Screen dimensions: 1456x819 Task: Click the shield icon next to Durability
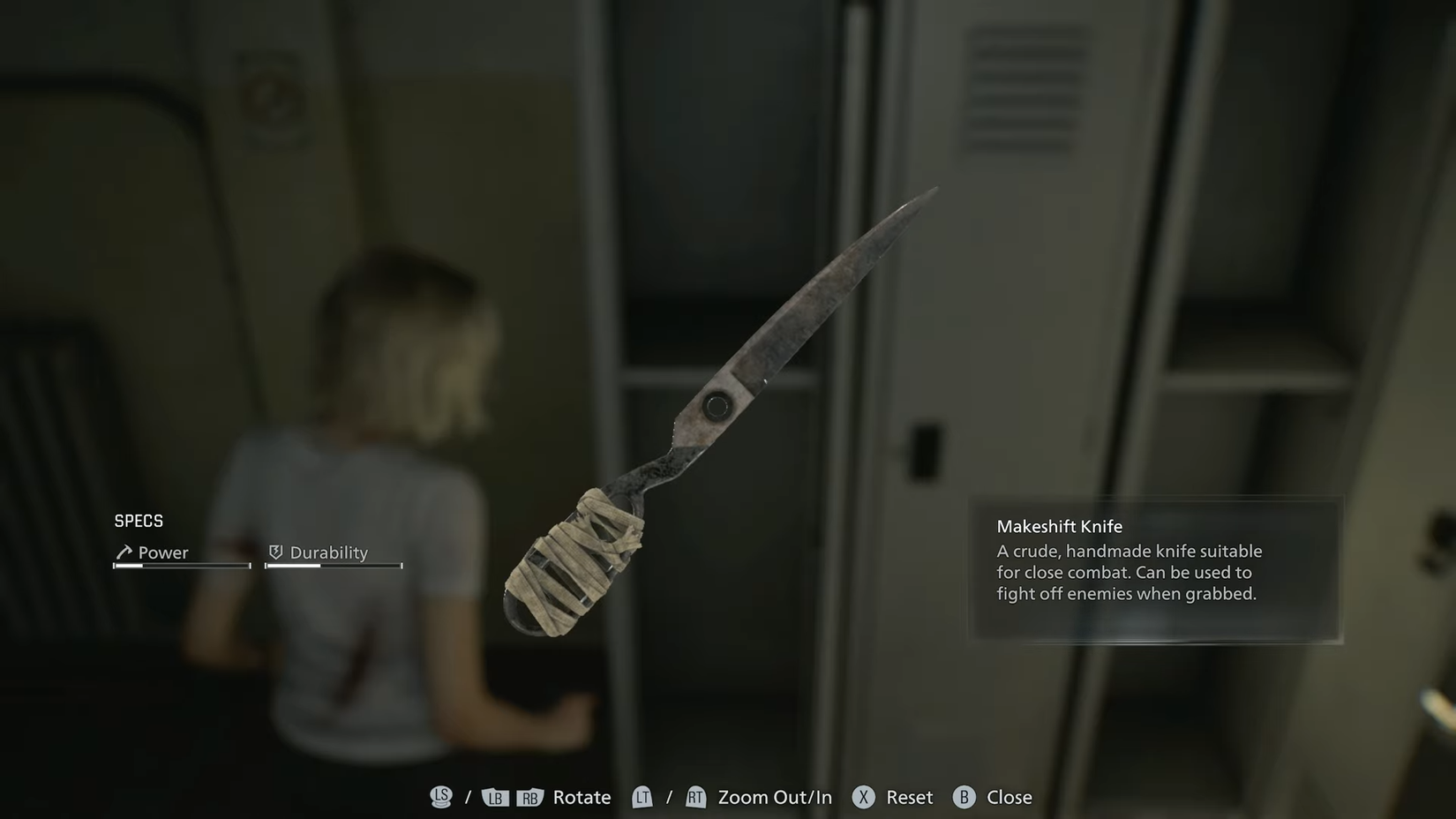(275, 552)
